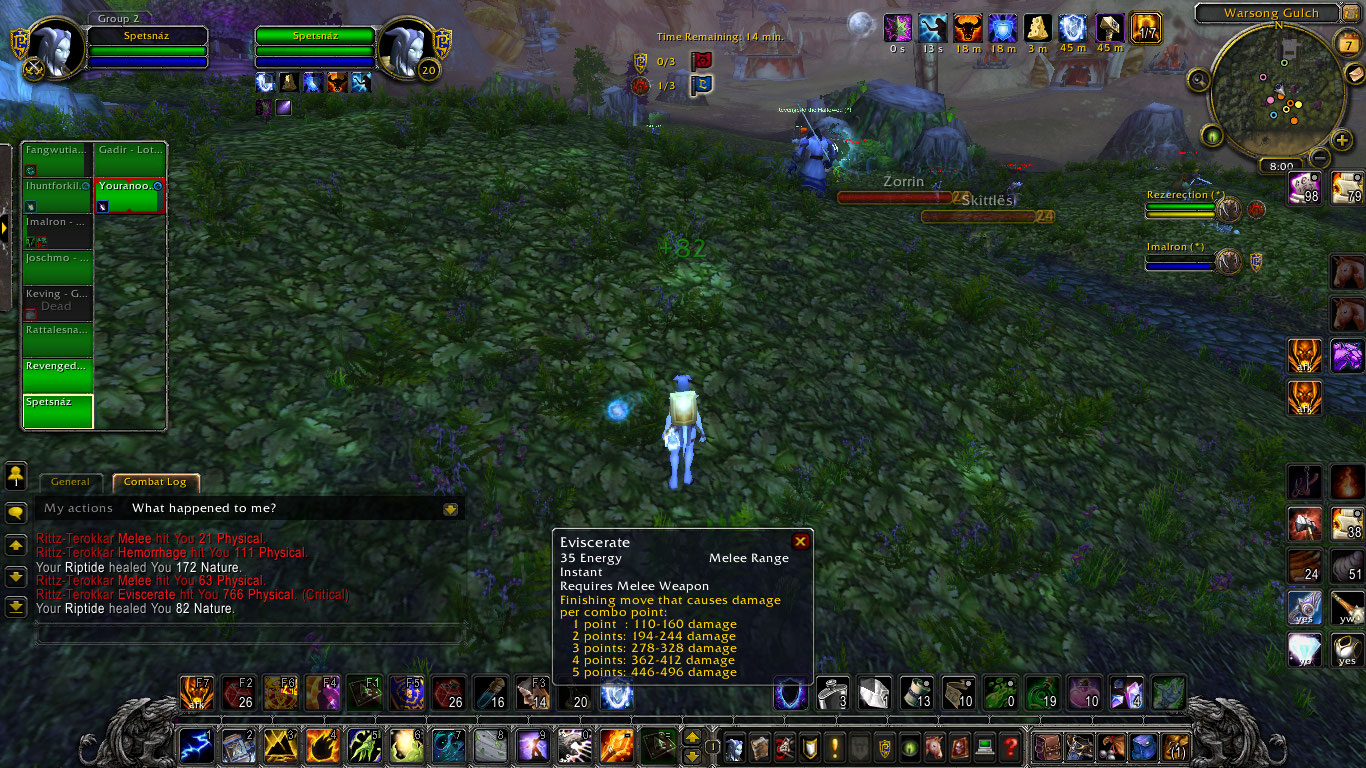The width and height of the screenshot is (1366, 768).
Task: Open the main backpack bag slot
Action: [1175, 746]
